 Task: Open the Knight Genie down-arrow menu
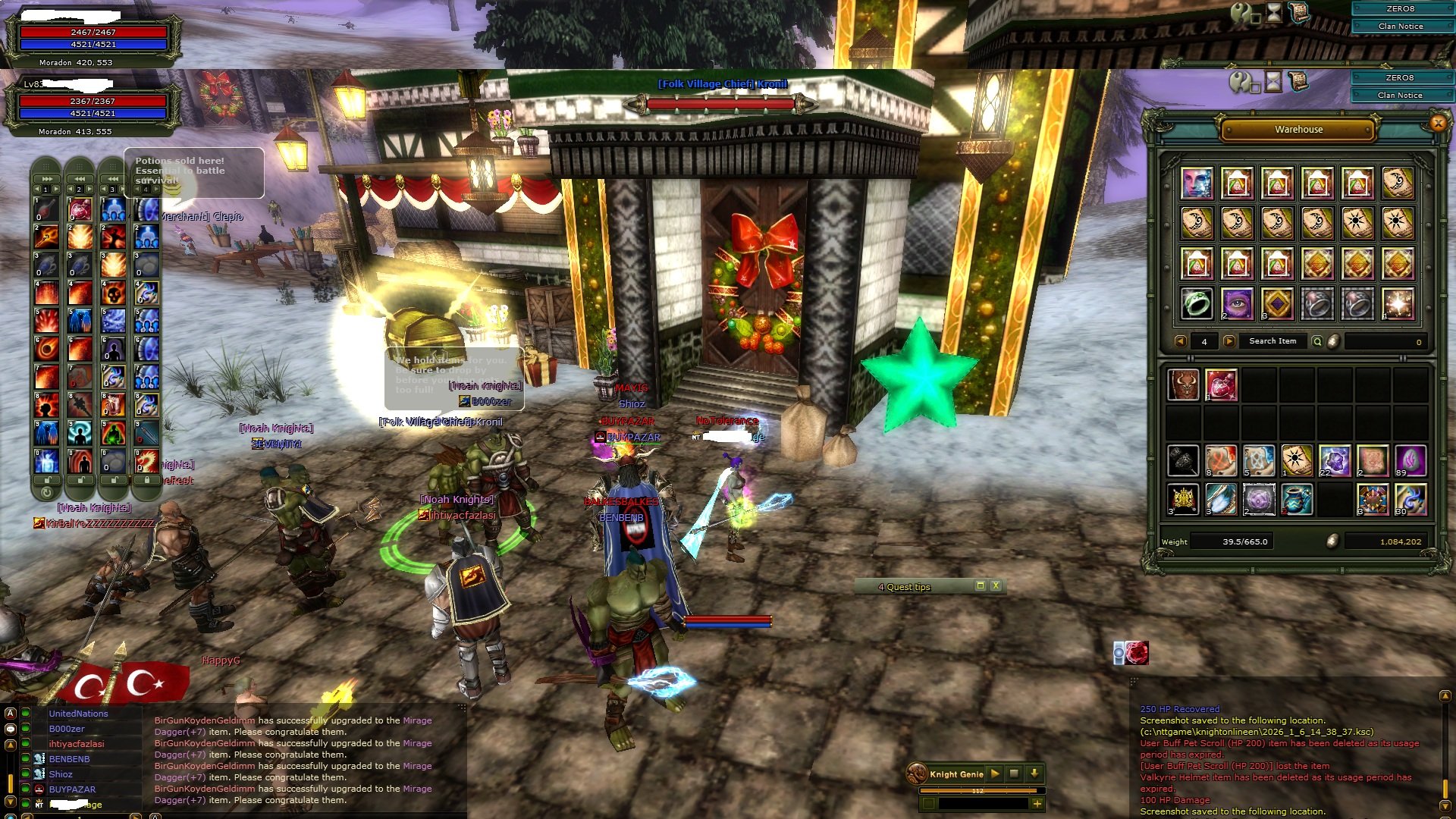(x=1034, y=773)
